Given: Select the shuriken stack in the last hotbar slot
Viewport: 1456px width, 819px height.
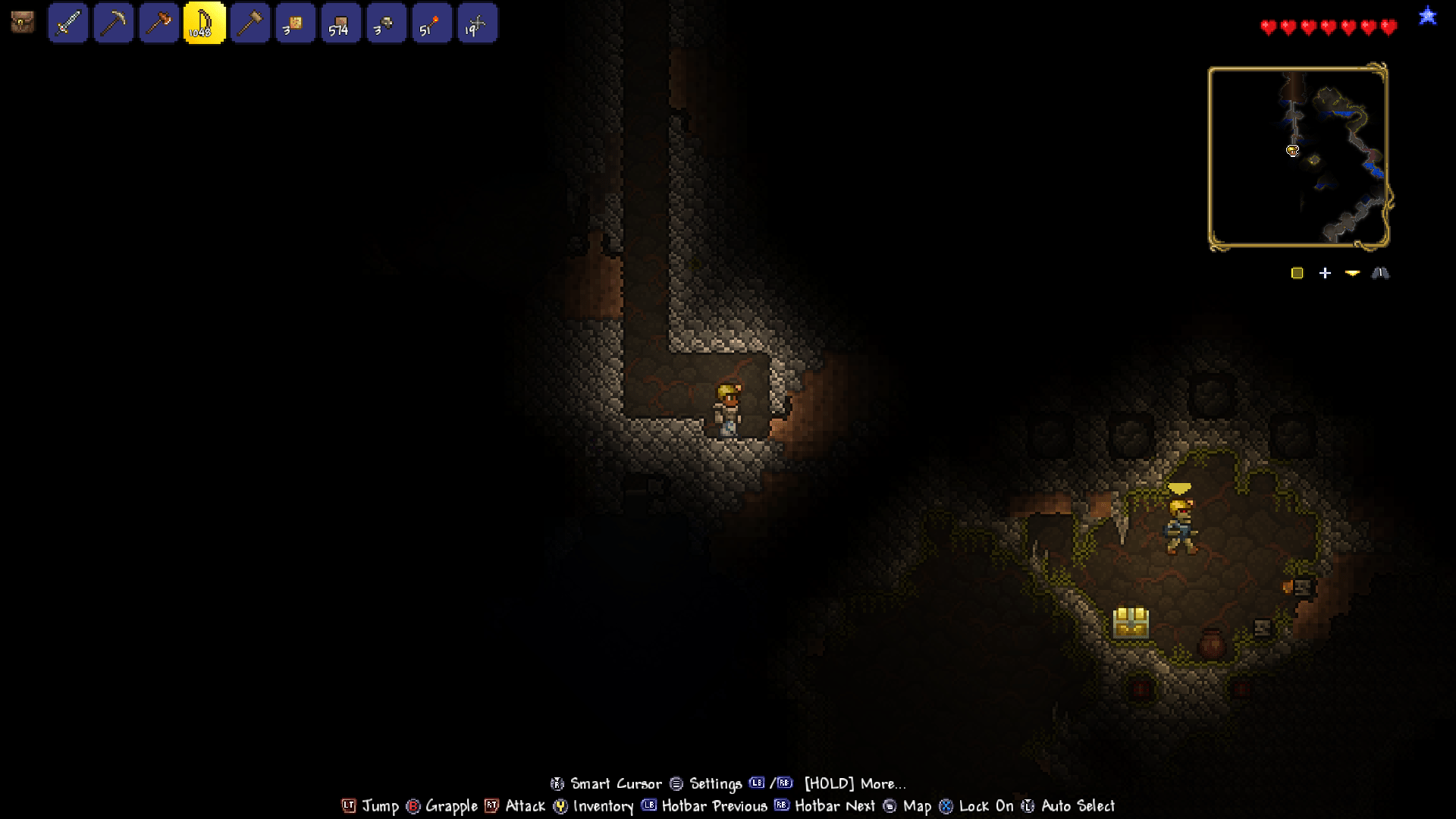Looking at the screenshot, I should tap(478, 24).
